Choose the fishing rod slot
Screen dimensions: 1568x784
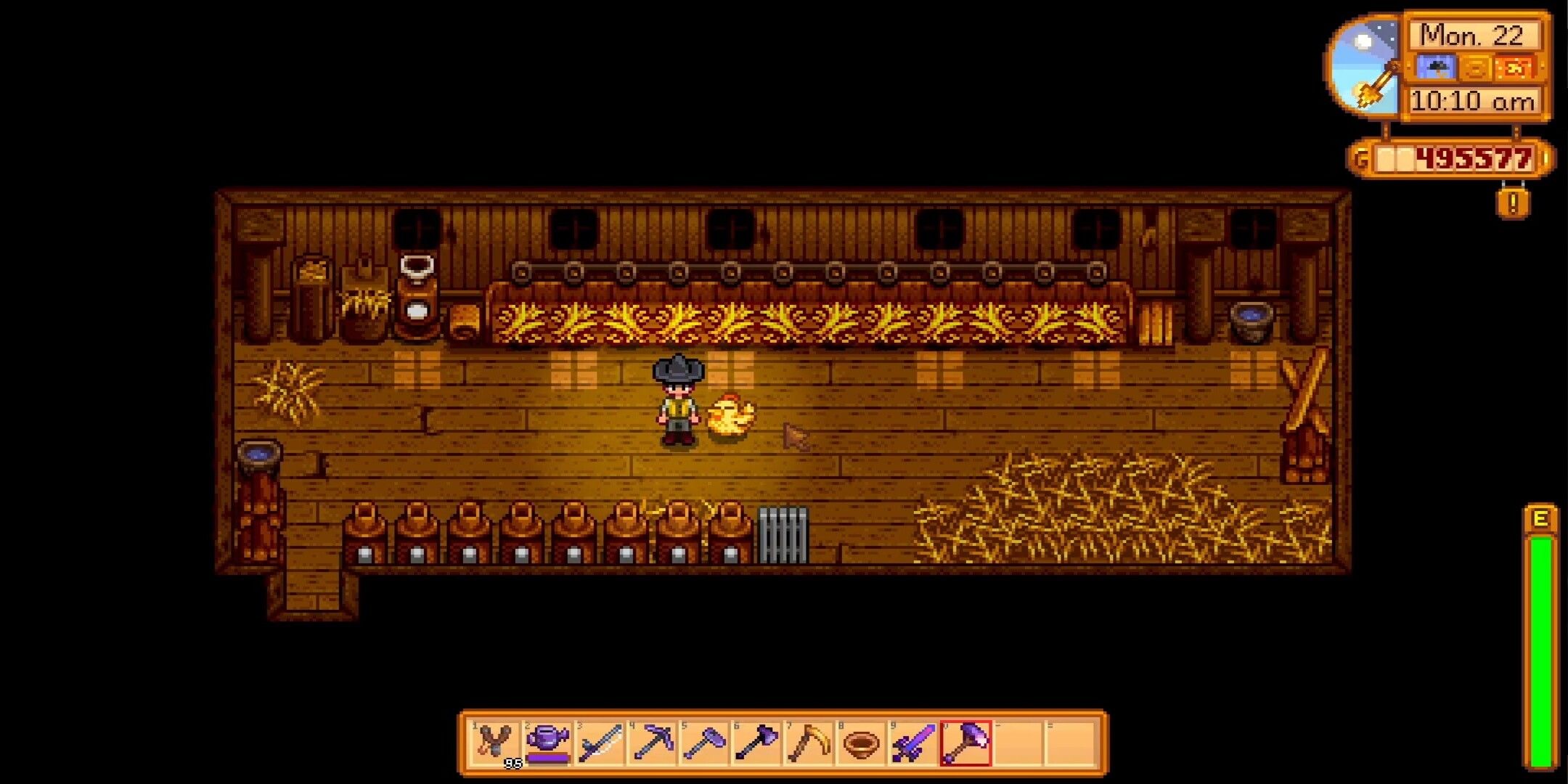[600, 743]
